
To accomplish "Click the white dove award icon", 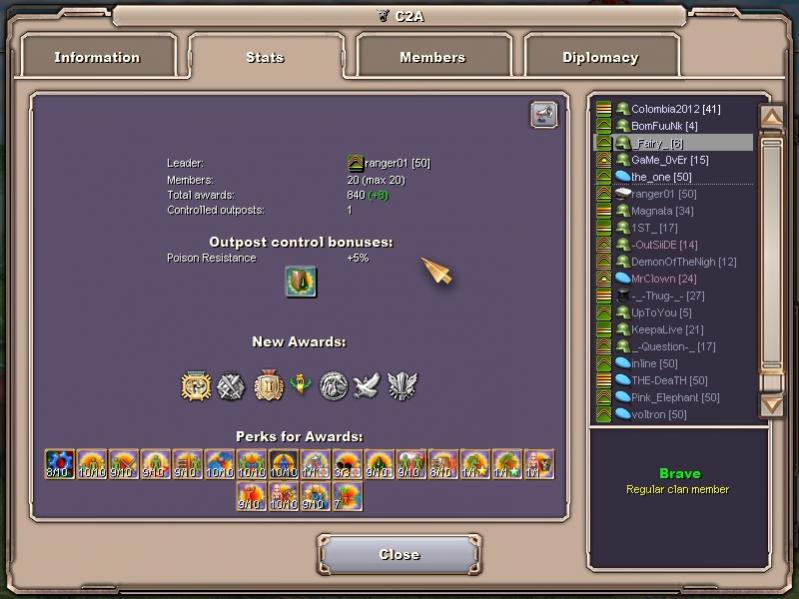I will [x=367, y=386].
